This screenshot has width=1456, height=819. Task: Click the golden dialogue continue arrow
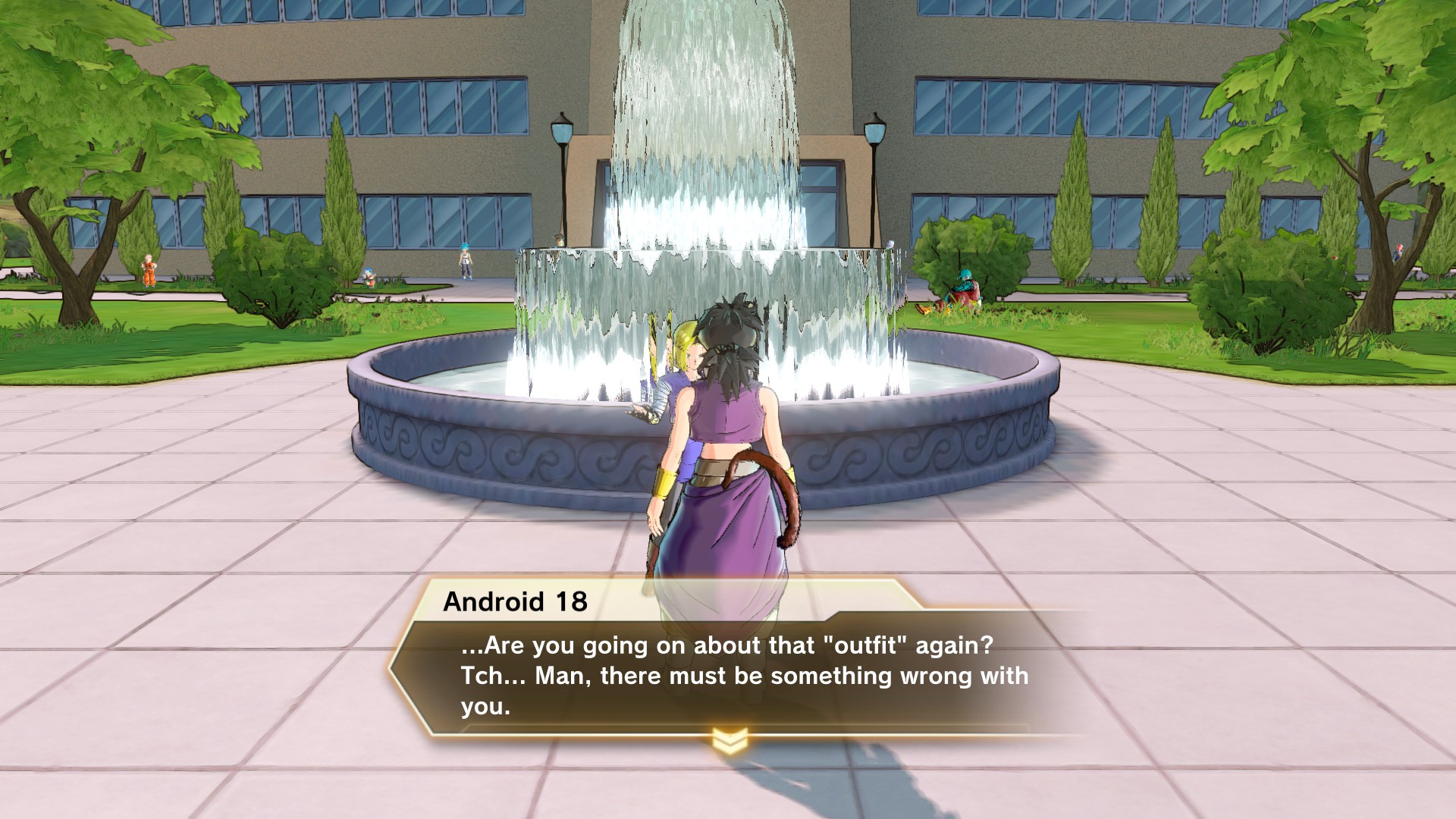tap(730, 737)
